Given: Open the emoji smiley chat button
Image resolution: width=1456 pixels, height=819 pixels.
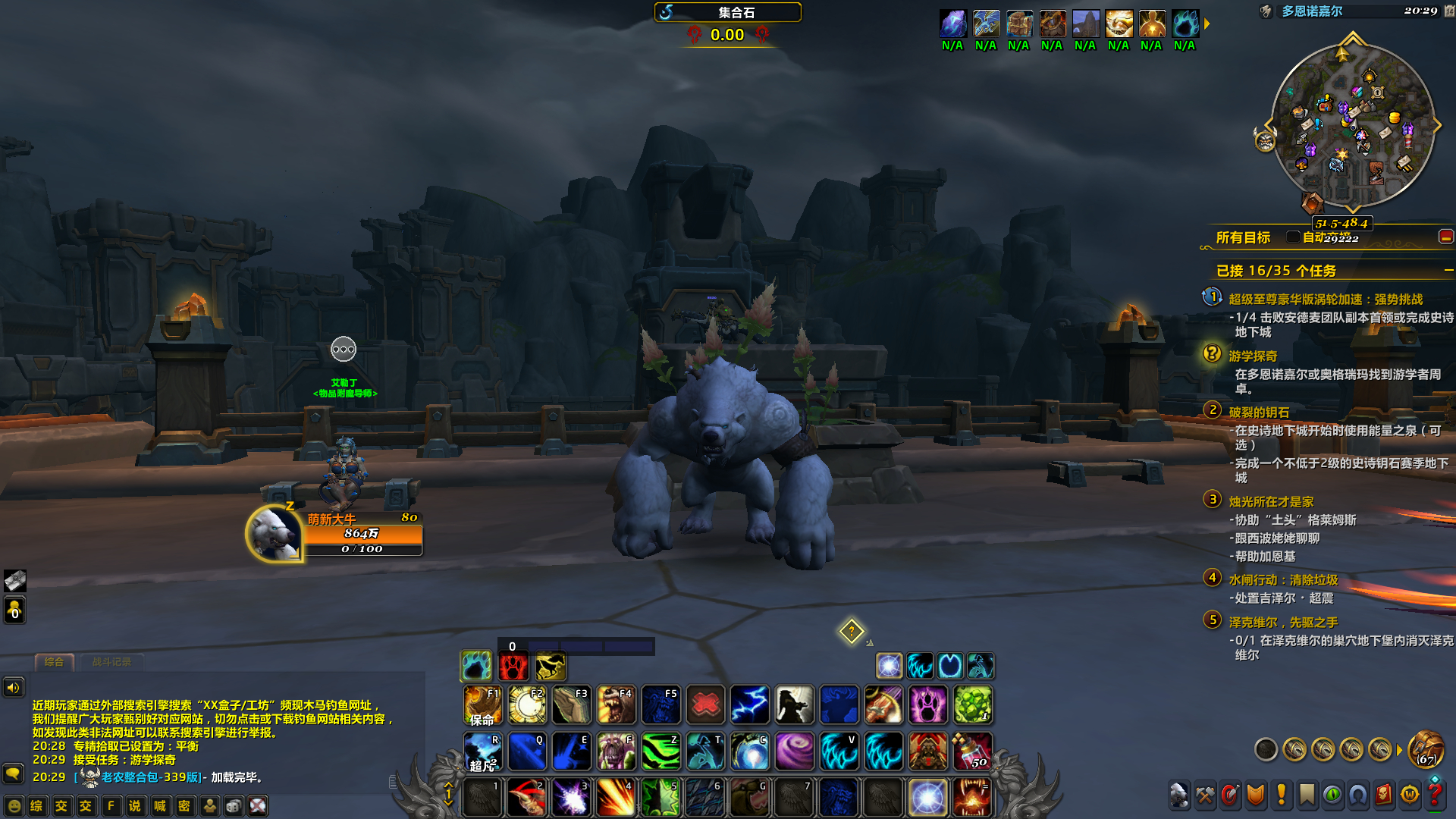Looking at the screenshot, I should point(14,806).
